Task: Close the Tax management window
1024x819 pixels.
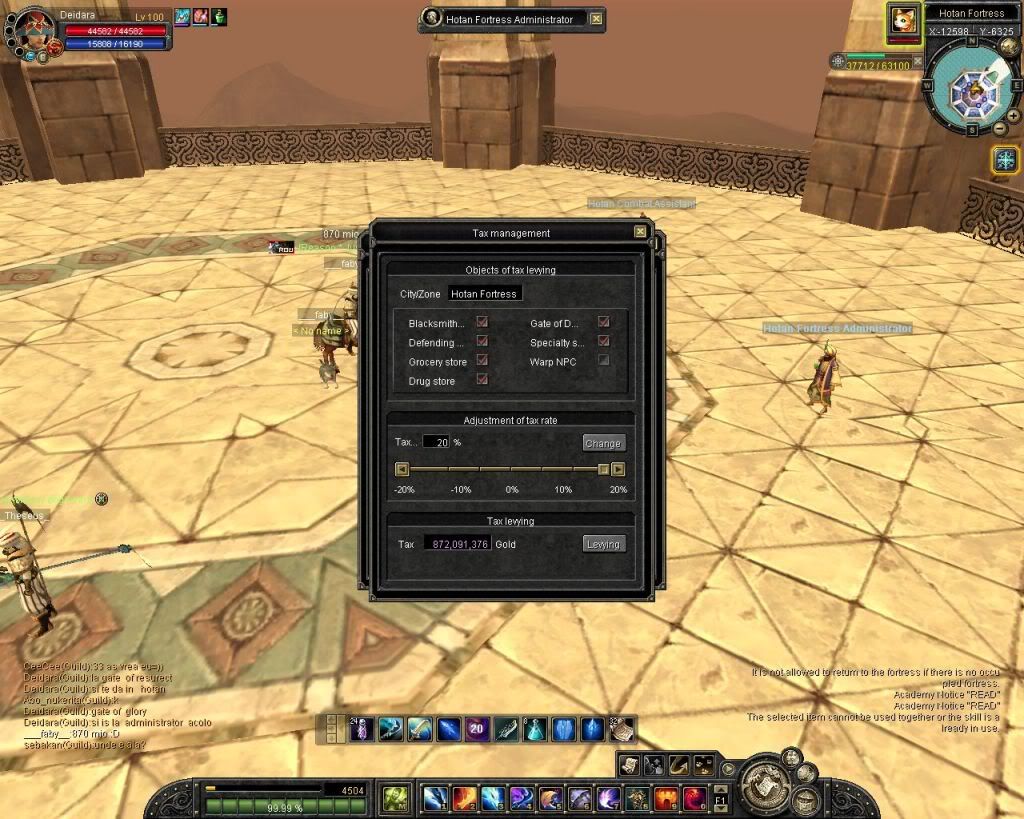Action: pyautogui.click(x=640, y=232)
